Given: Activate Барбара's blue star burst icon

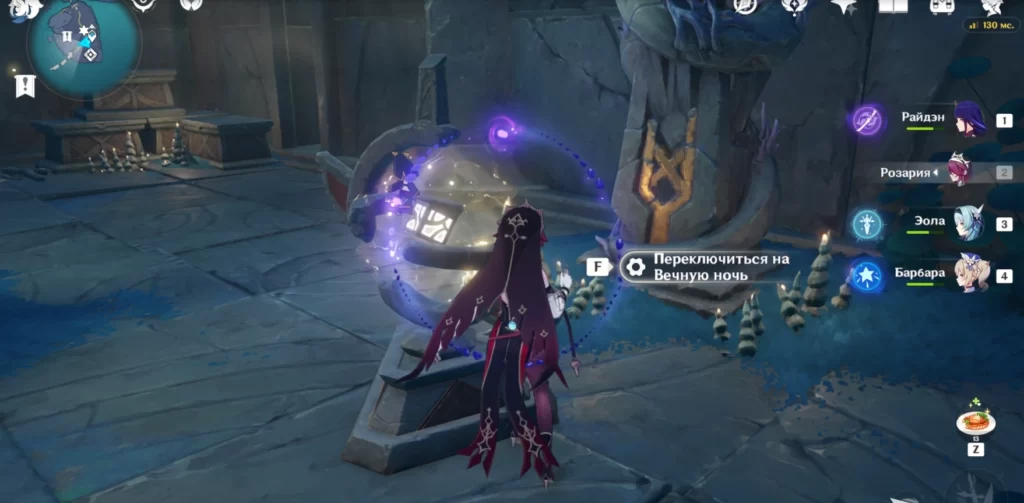Looking at the screenshot, I should (x=866, y=274).
